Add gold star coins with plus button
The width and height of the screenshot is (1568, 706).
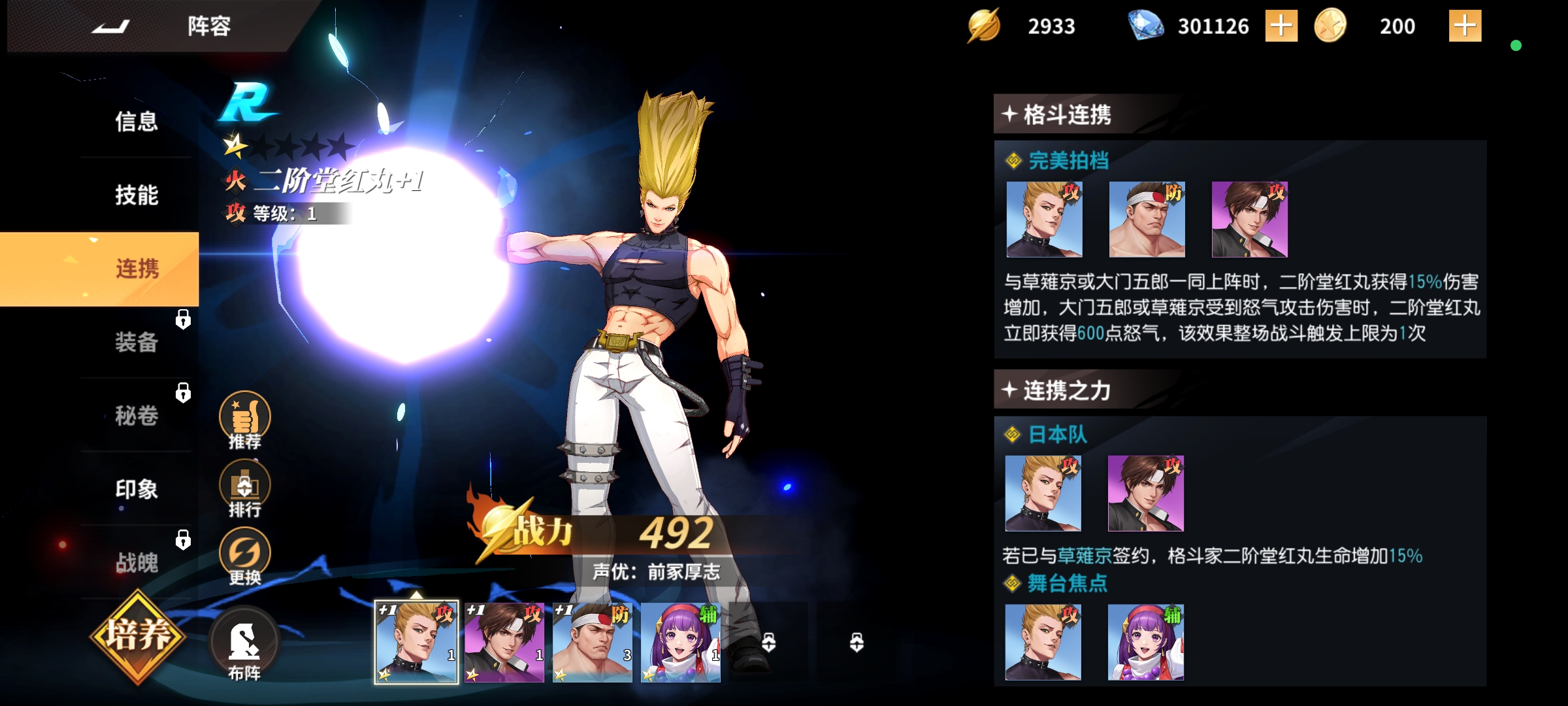1465,26
